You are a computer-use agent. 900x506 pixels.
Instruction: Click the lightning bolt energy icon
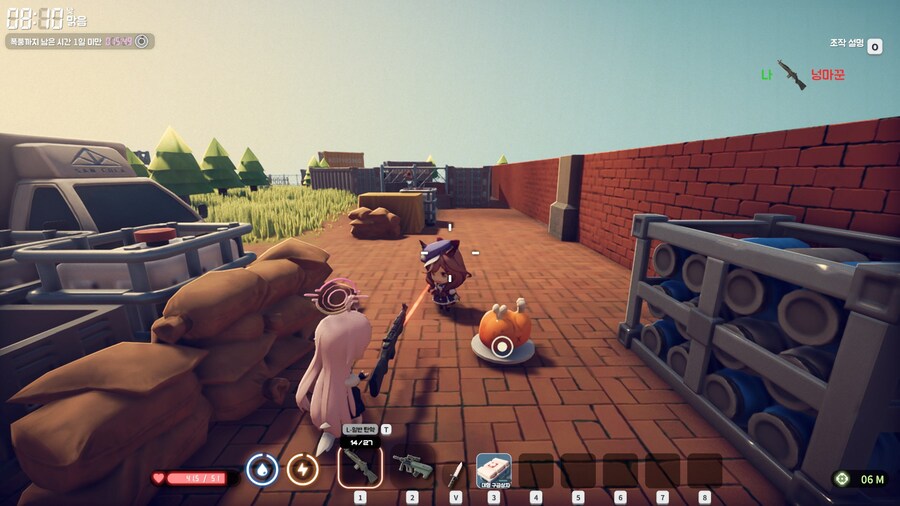click(x=302, y=469)
